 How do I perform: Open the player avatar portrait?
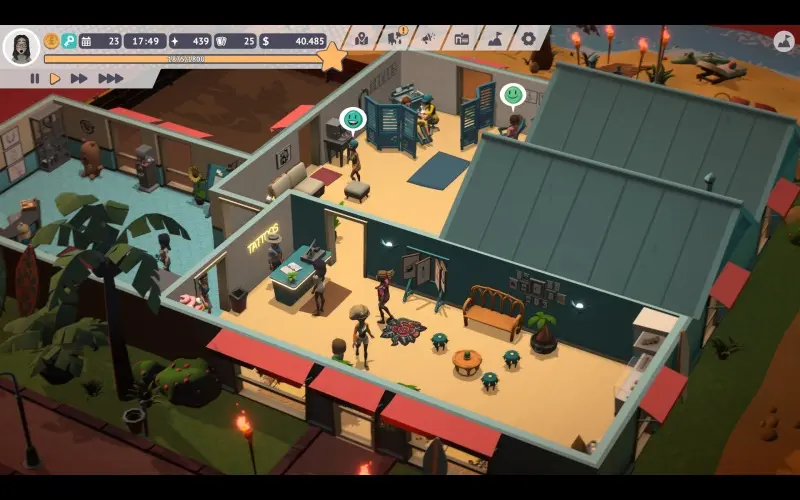(21, 46)
